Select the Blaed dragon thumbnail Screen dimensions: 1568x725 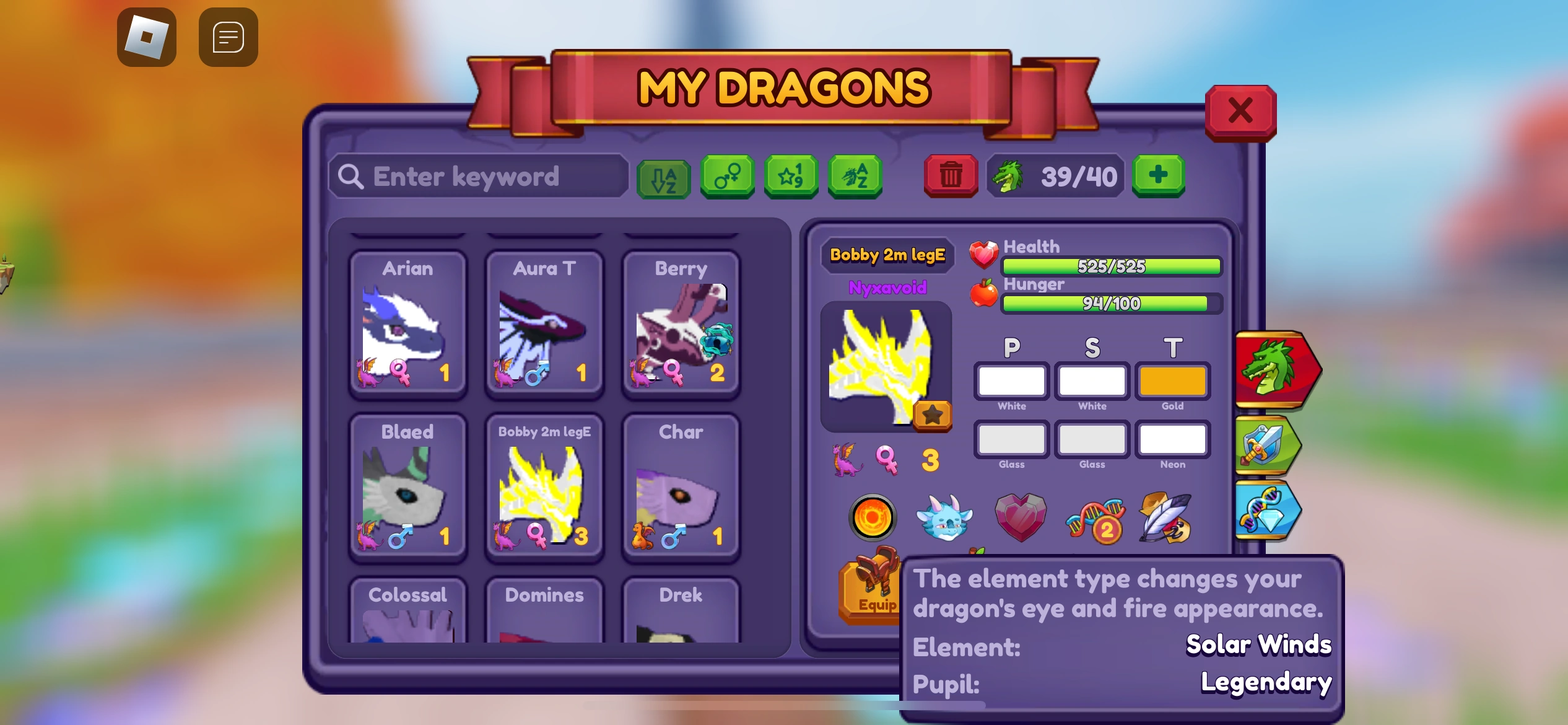pyautogui.click(x=407, y=490)
